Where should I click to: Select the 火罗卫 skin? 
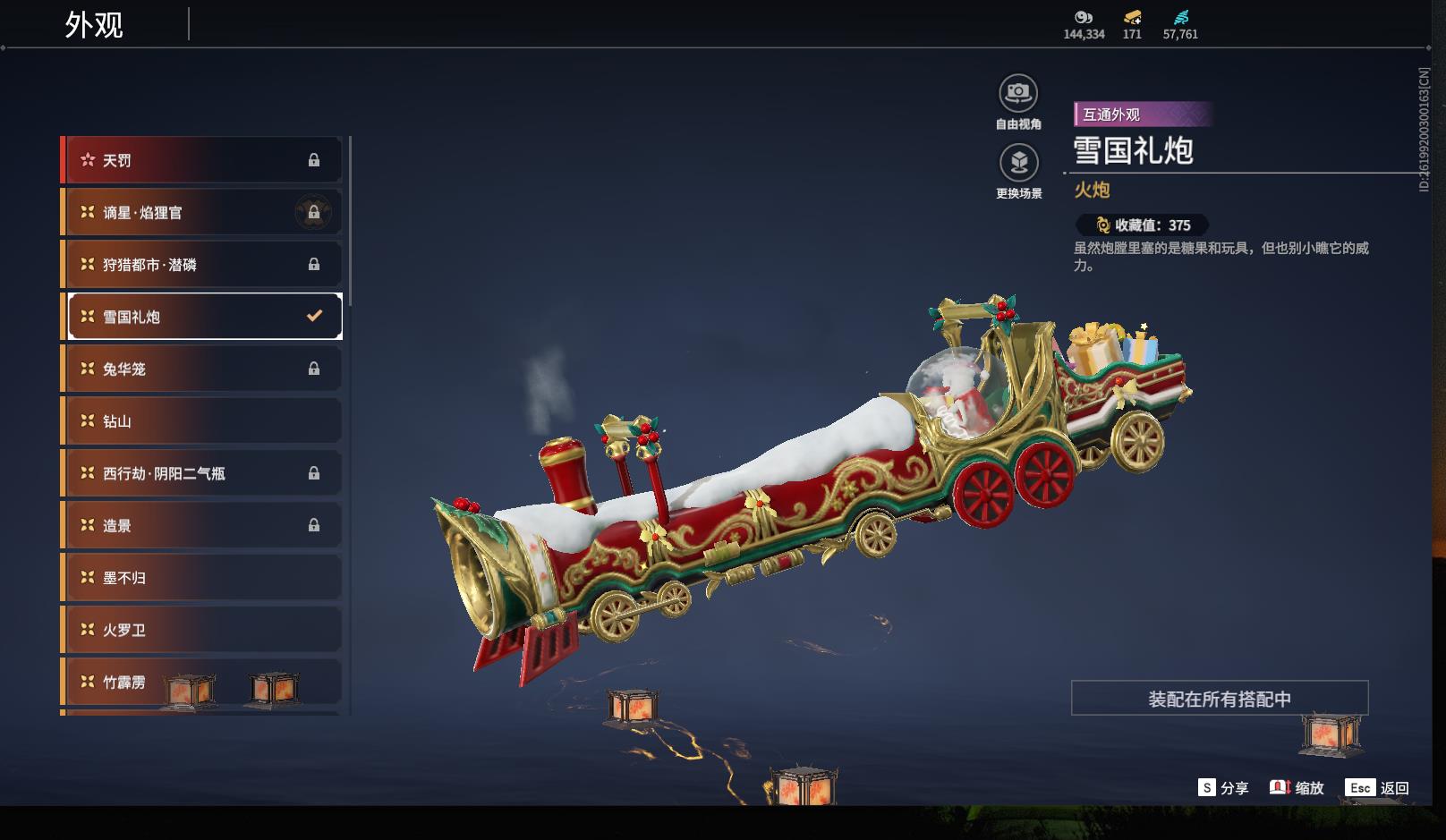coord(201,630)
